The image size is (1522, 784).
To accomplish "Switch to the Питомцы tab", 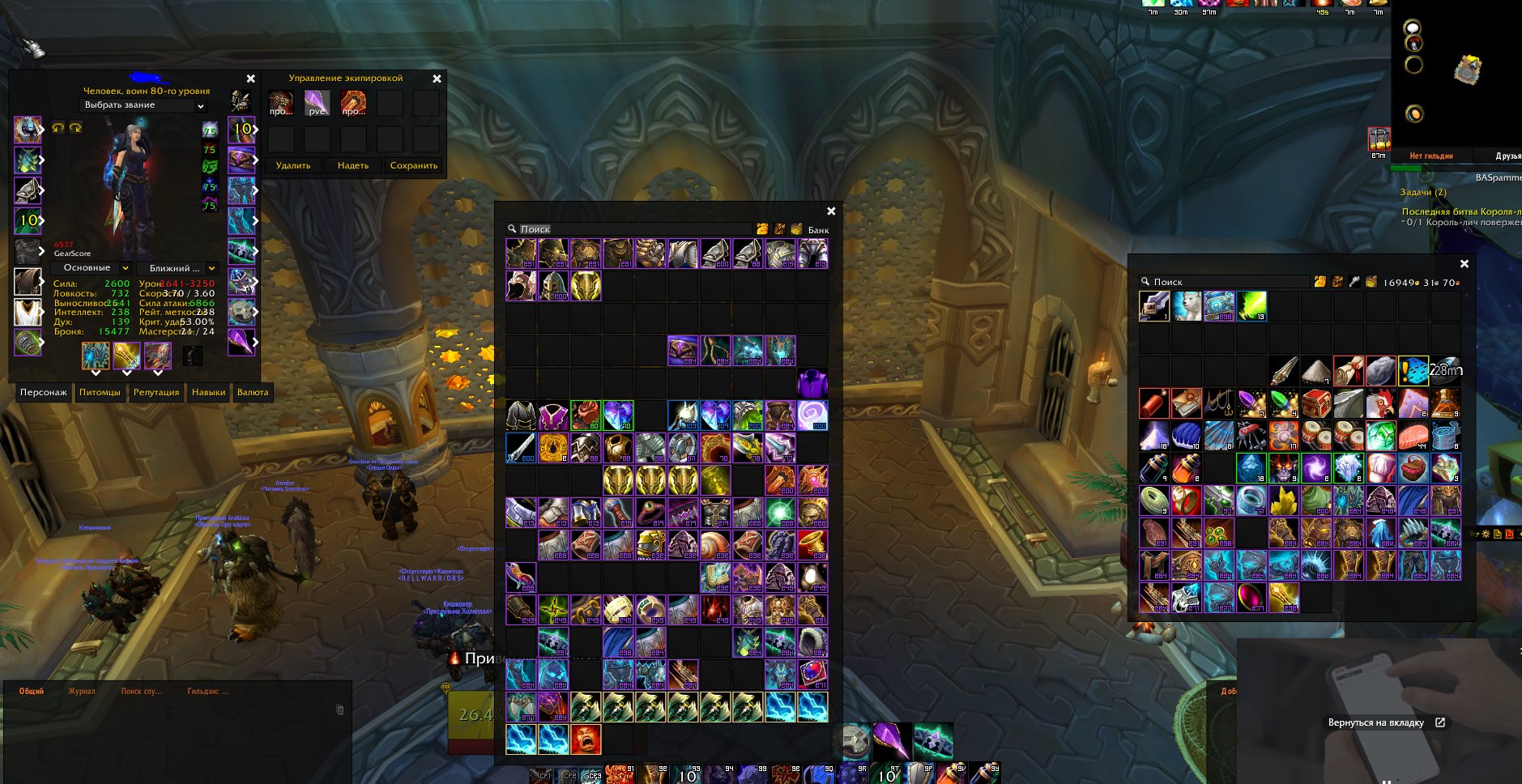I will (x=100, y=393).
